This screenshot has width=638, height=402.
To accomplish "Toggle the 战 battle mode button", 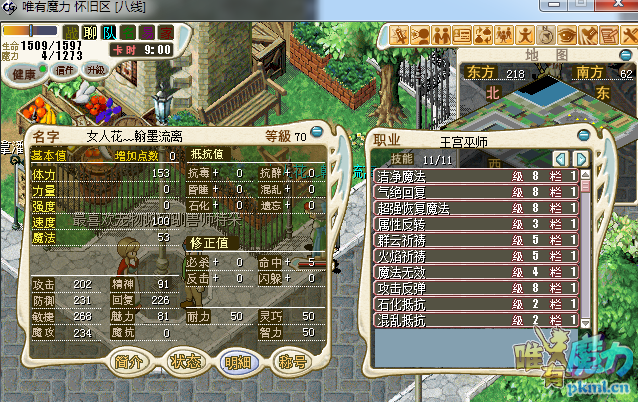I will pos(71,32).
